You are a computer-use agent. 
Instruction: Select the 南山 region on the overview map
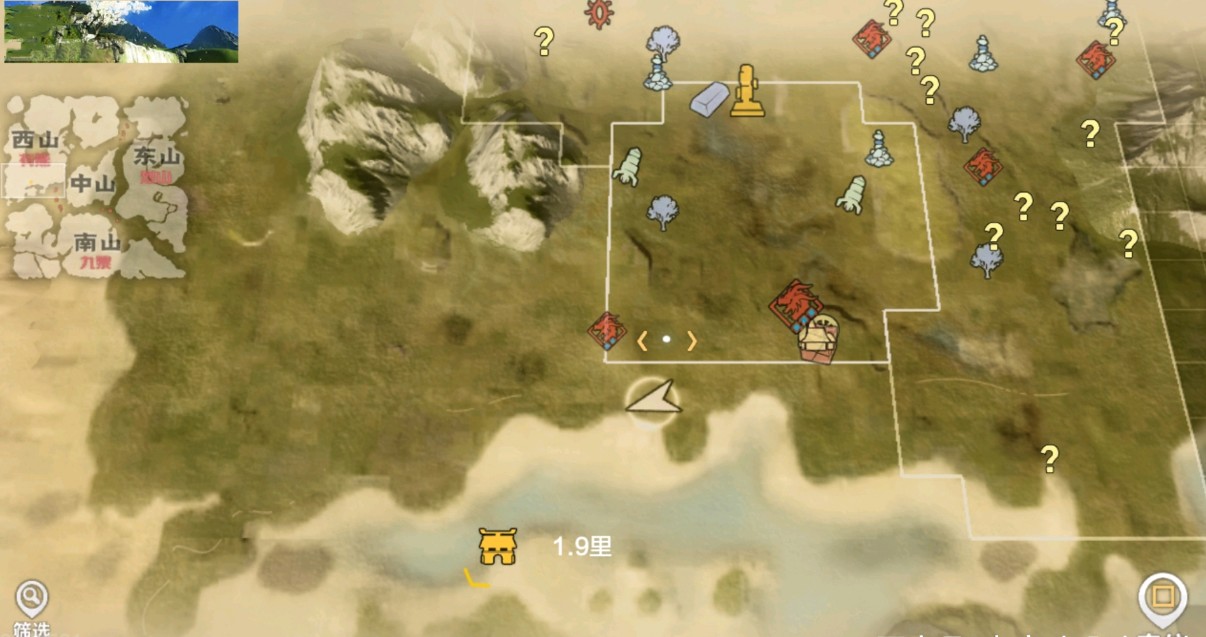pos(97,243)
